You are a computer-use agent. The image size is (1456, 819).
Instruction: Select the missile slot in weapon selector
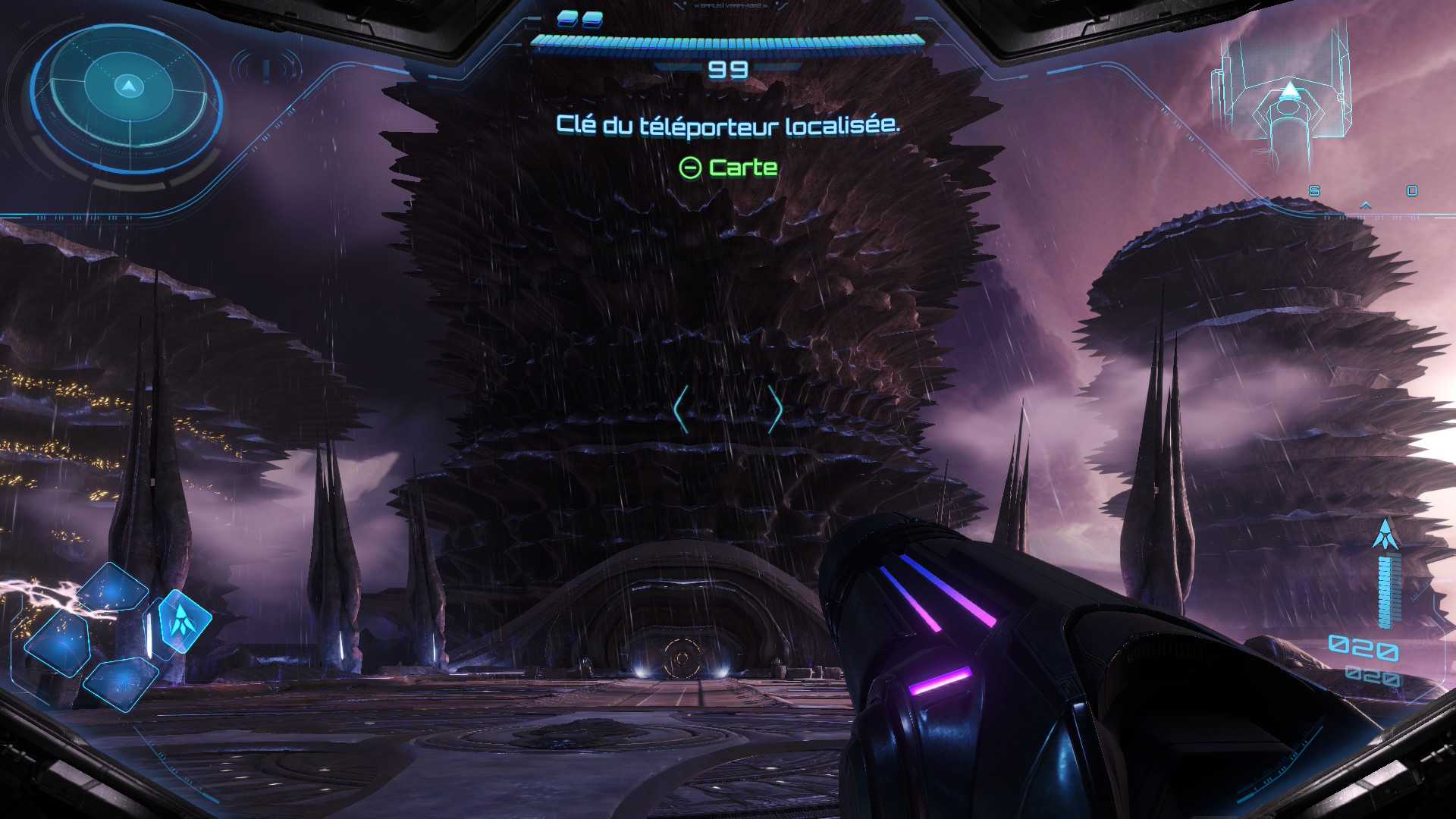coord(181,620)
